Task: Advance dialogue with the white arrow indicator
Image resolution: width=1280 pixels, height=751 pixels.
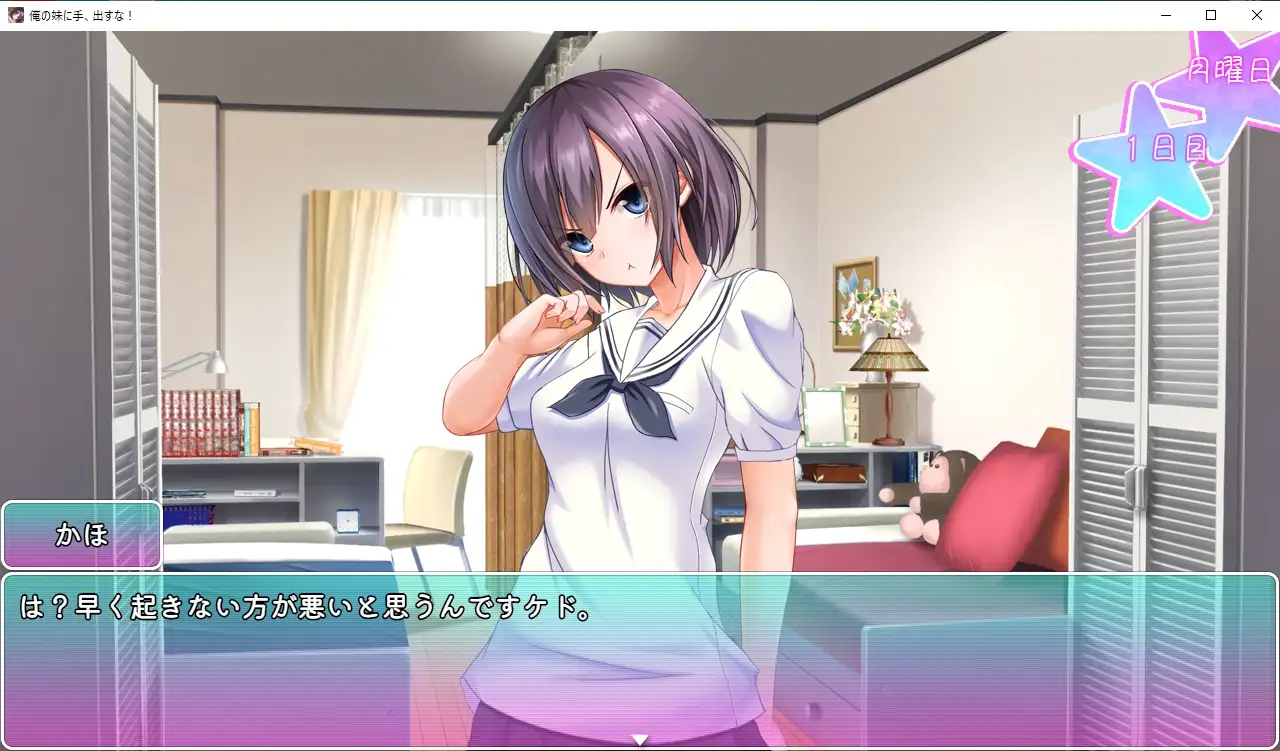Action: coord(640,740)
